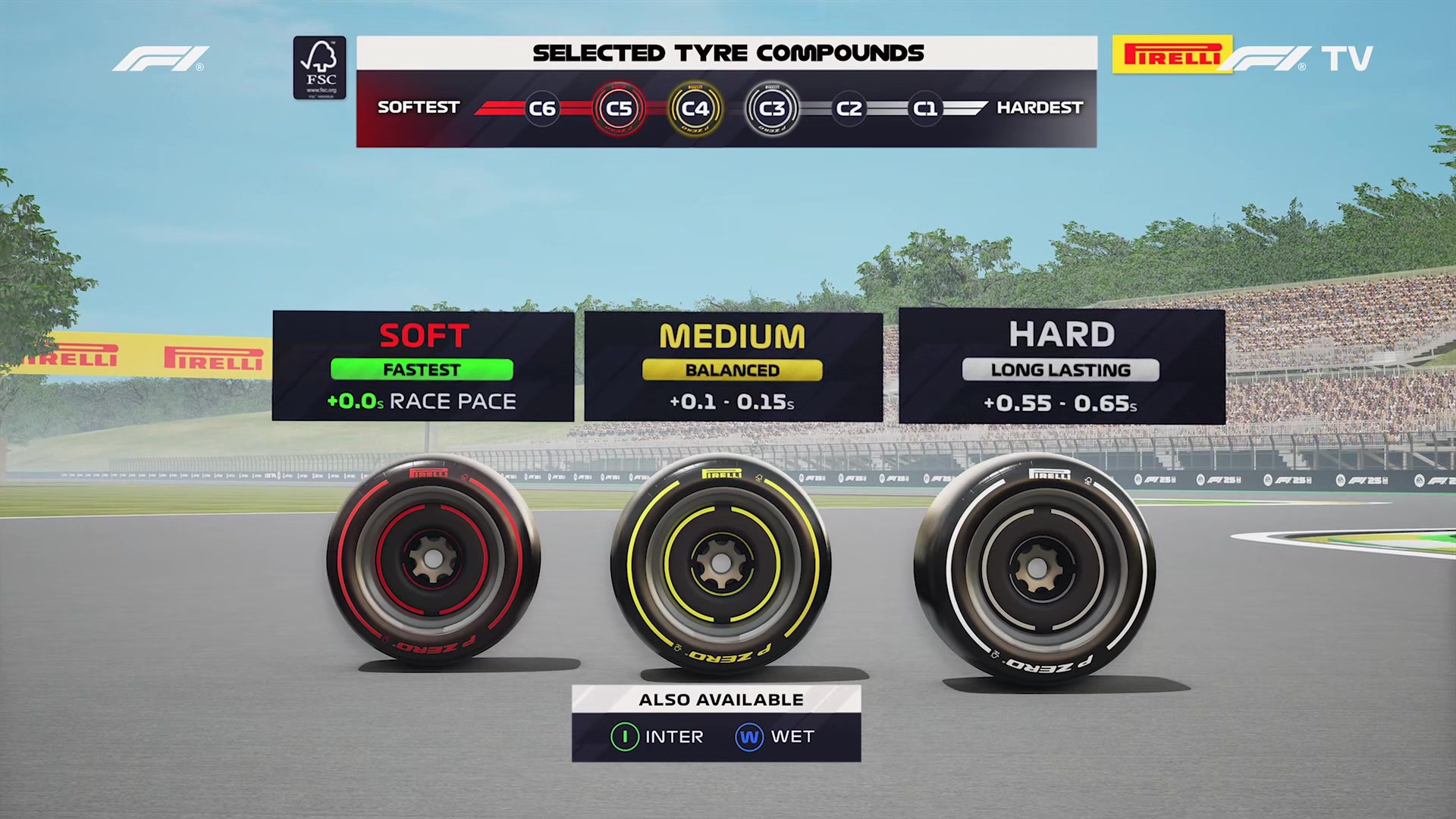Image resolution: width=1456 pixels, height=819 pixels.
Task: Open the MEDIUM tyre info card
Action: (x=733, y=367)
